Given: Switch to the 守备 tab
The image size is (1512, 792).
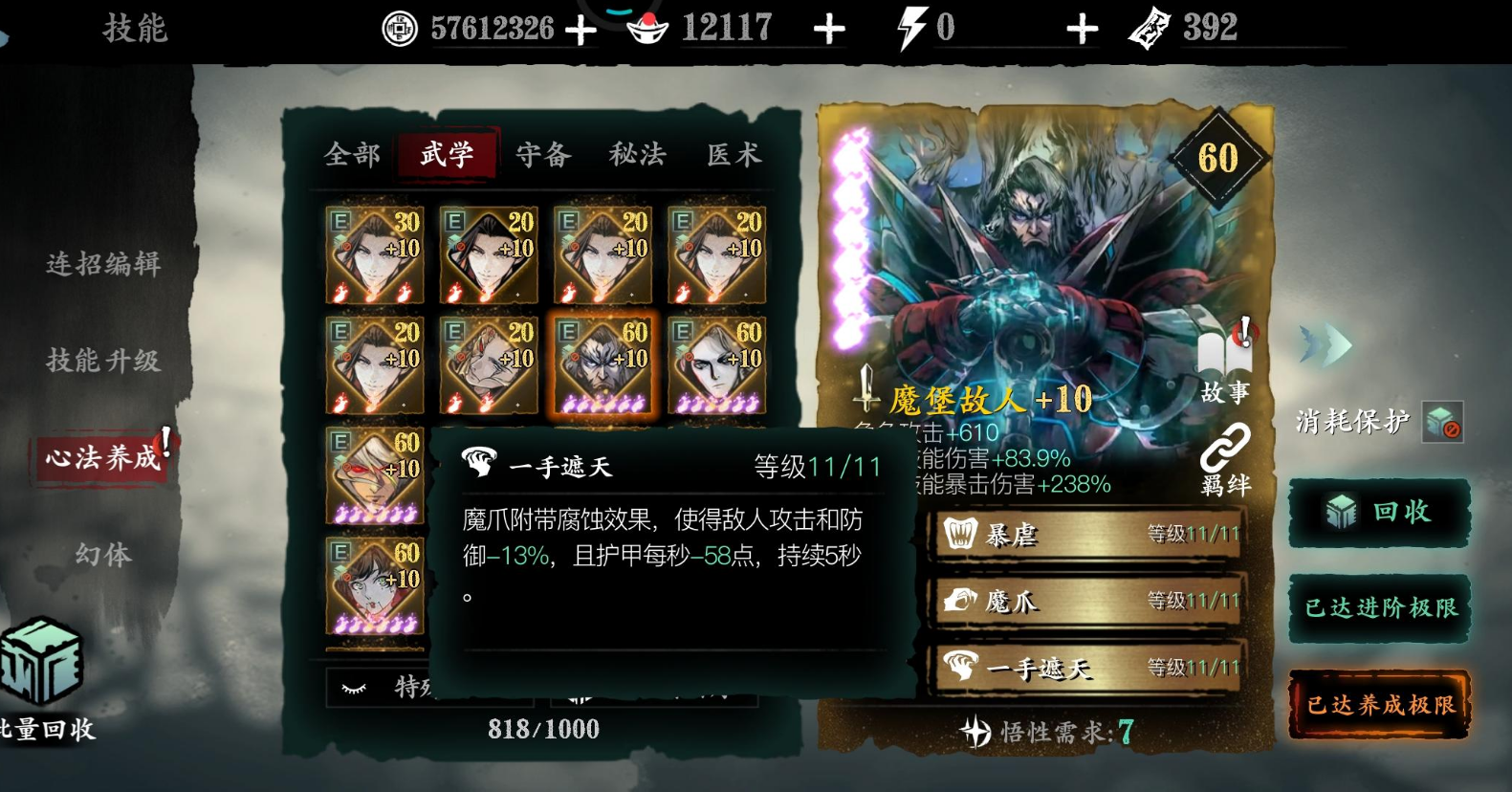Looking at the screenshot, I should [540, 153].
